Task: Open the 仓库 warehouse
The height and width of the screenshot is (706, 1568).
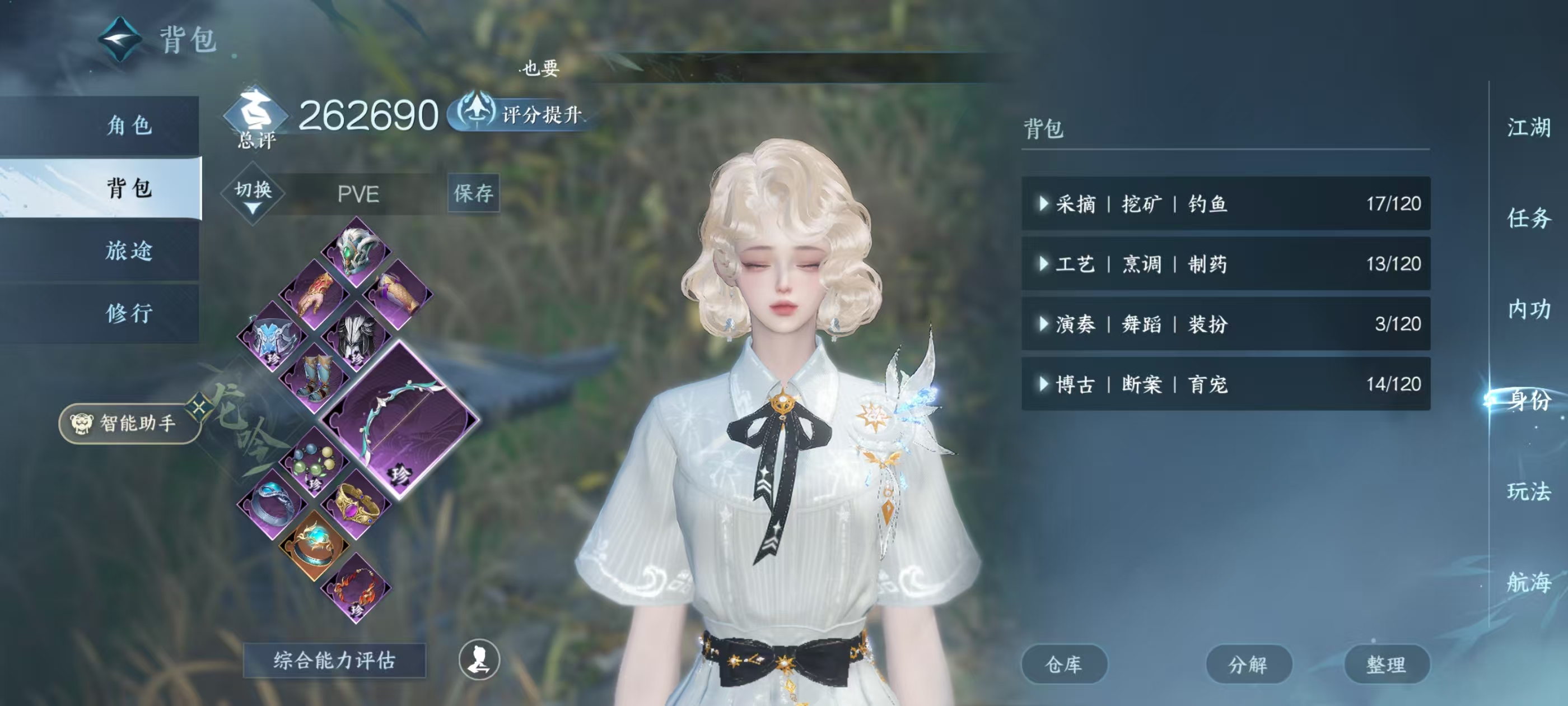Action: (x=1065, y=664)
